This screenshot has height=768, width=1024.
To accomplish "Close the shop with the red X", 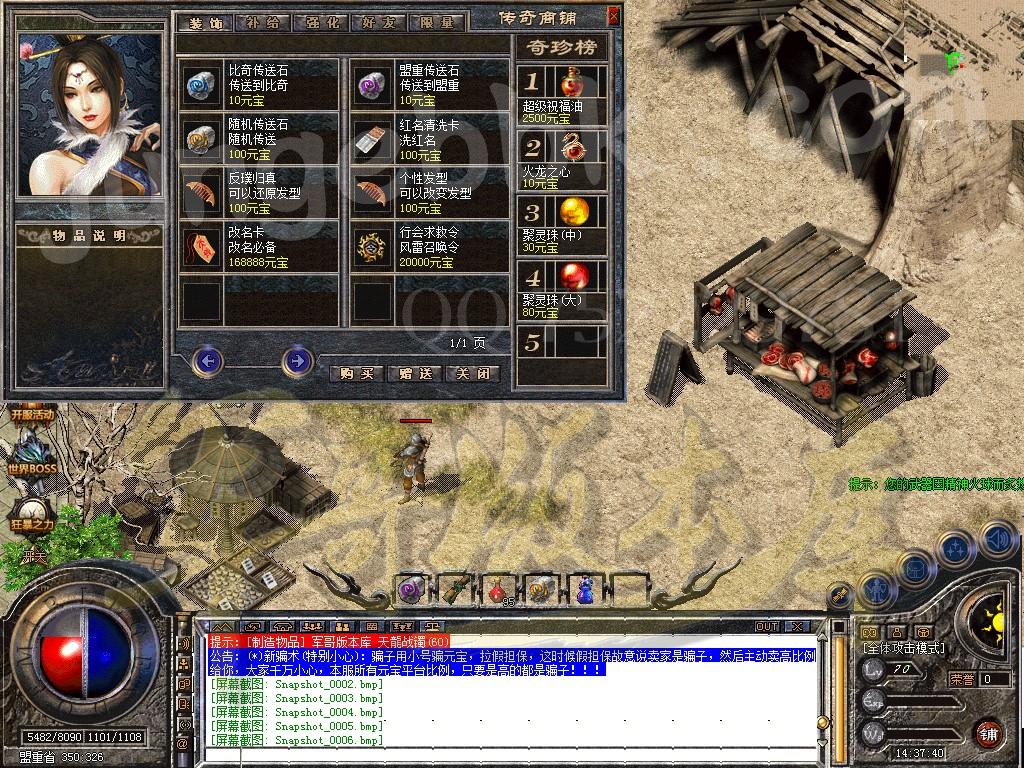I will click(x=613, y=16).
